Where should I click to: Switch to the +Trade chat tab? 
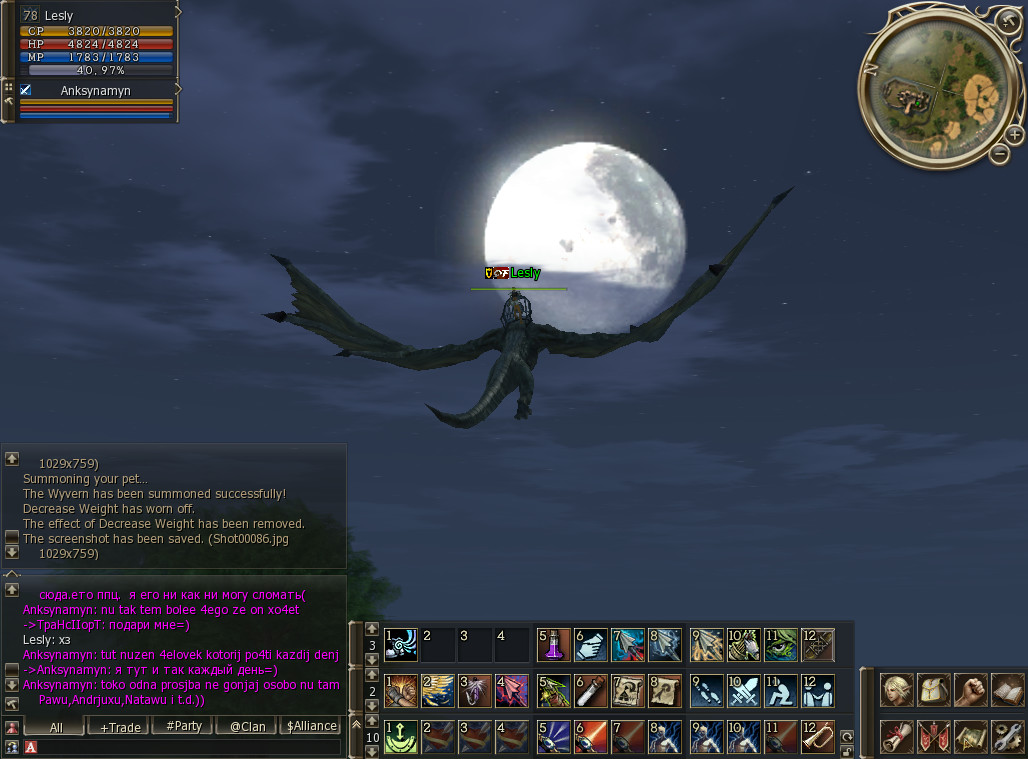120,727
